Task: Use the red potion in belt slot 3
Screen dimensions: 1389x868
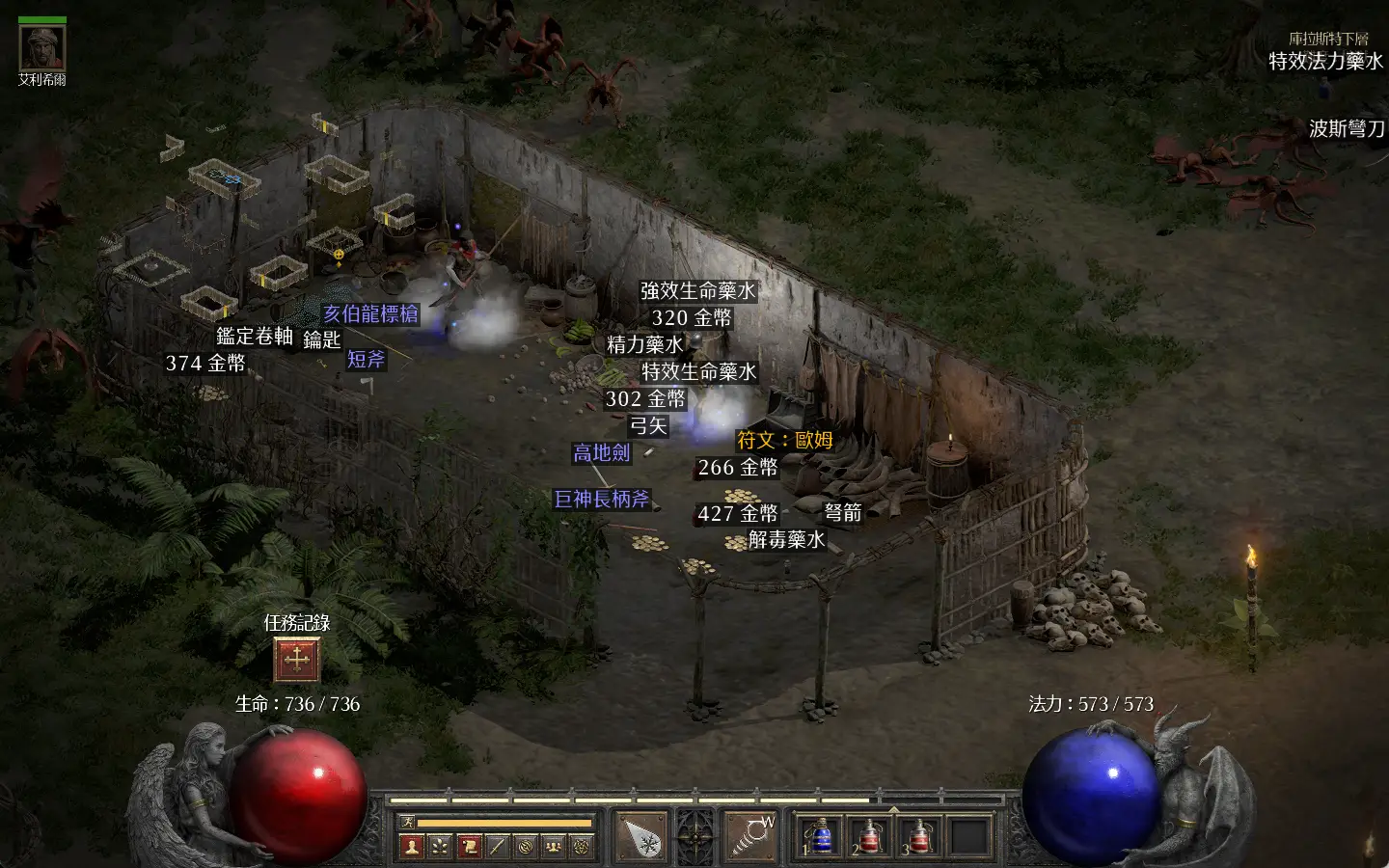Action: tap(920, 836)
